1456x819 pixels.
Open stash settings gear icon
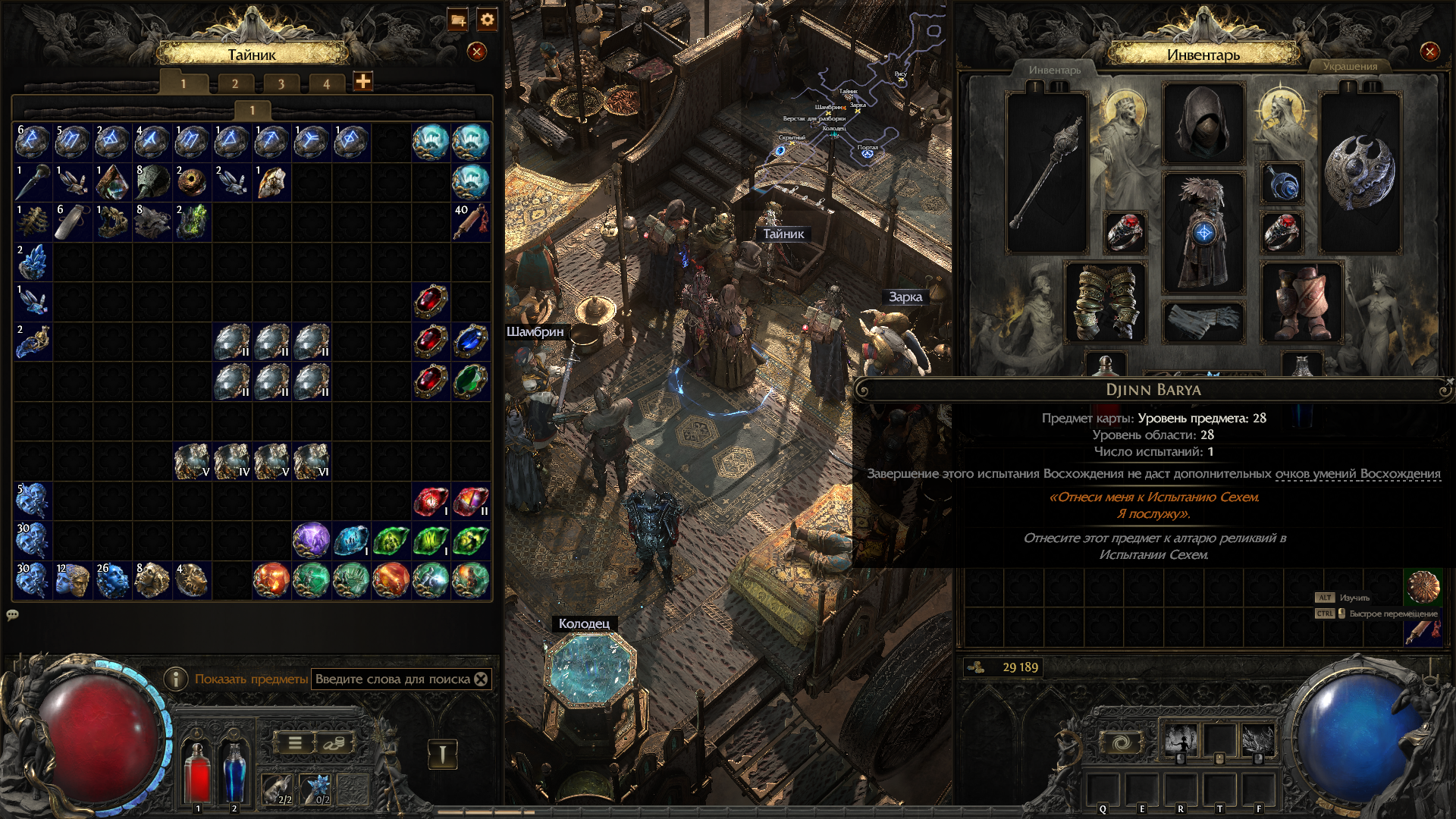click(x=487, y=20)
